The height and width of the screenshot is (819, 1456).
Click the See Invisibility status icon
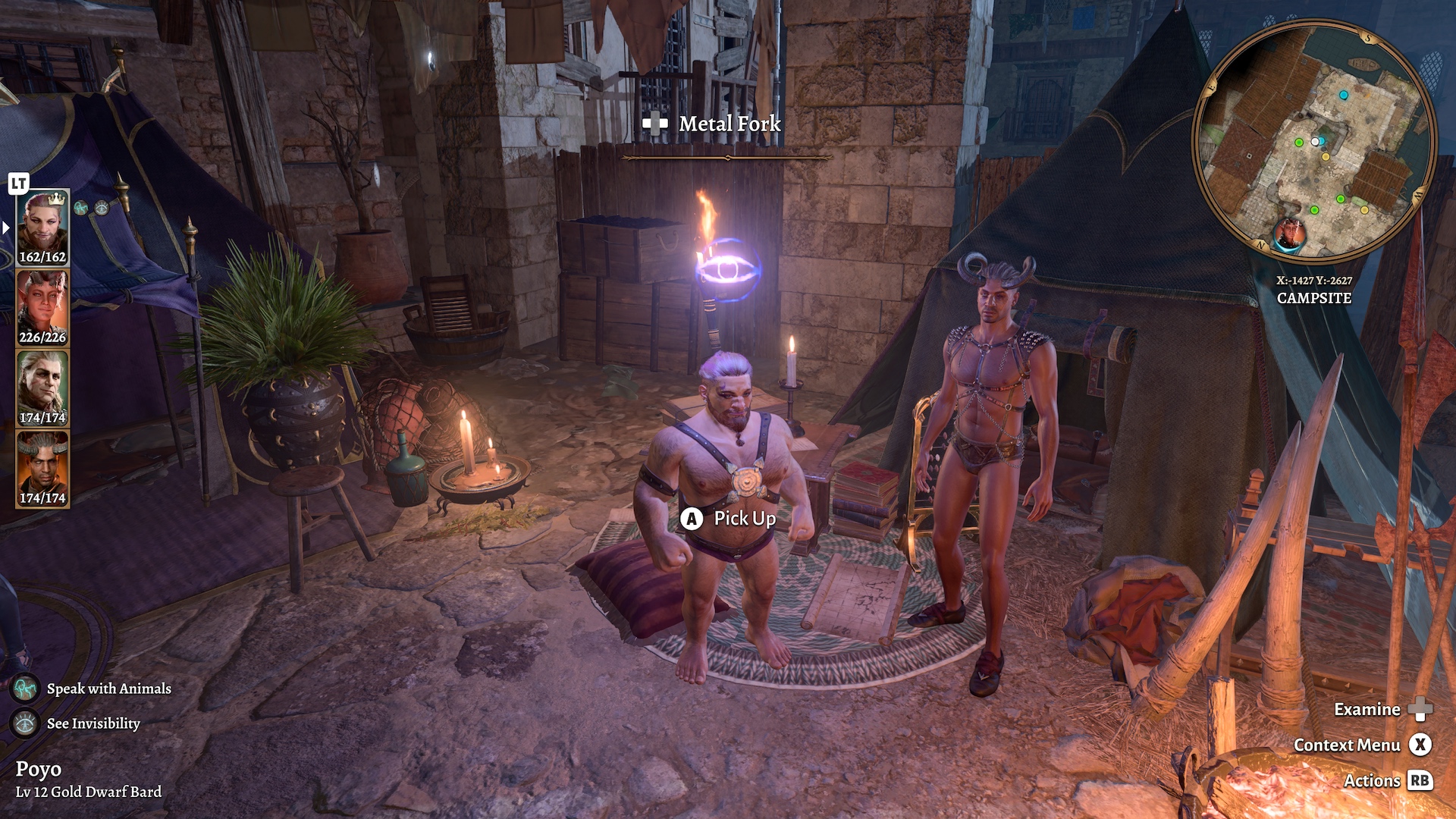click(x=25, y=723)
